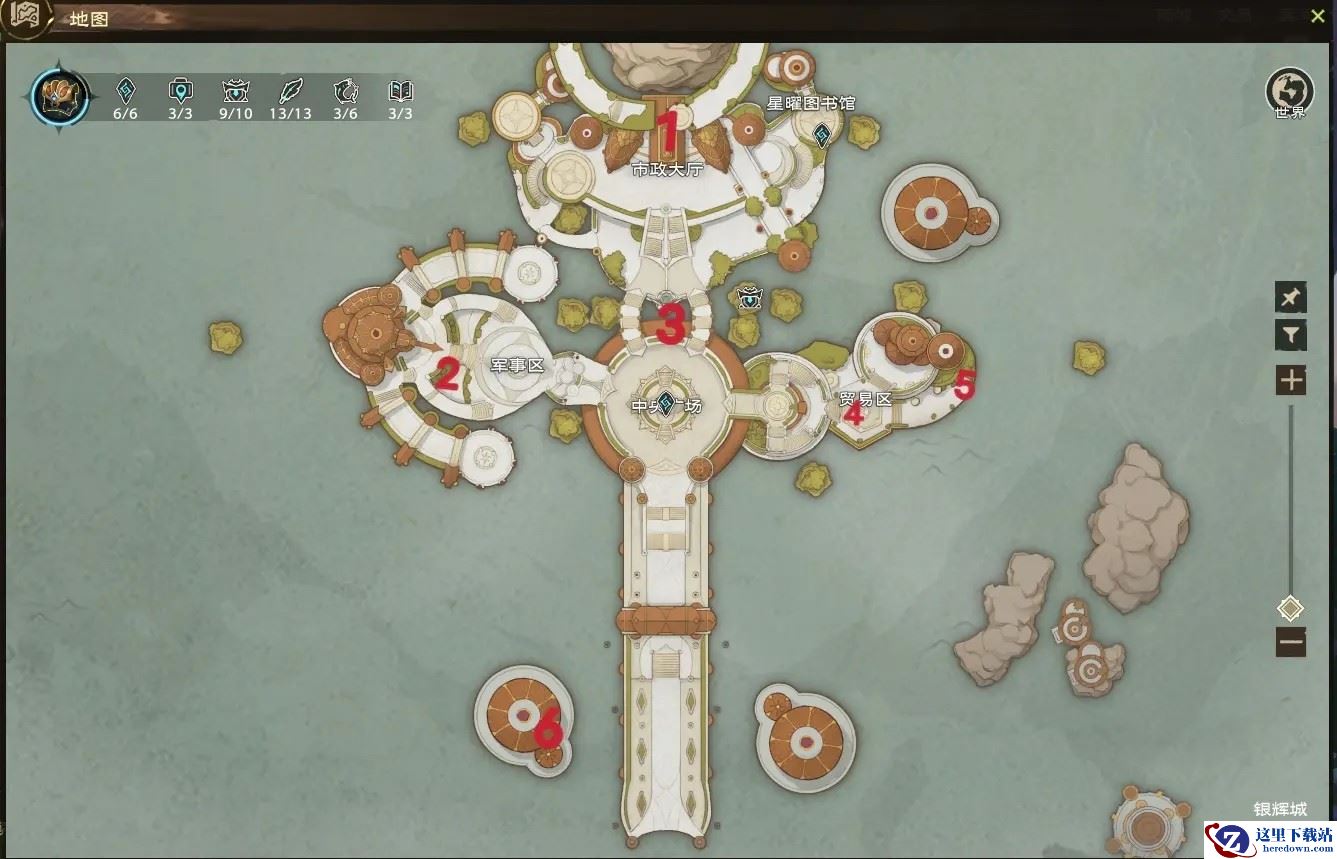Open the world map globe button
The width and height of the screenshot is (1337, 859).
[x=1289, y=90]
